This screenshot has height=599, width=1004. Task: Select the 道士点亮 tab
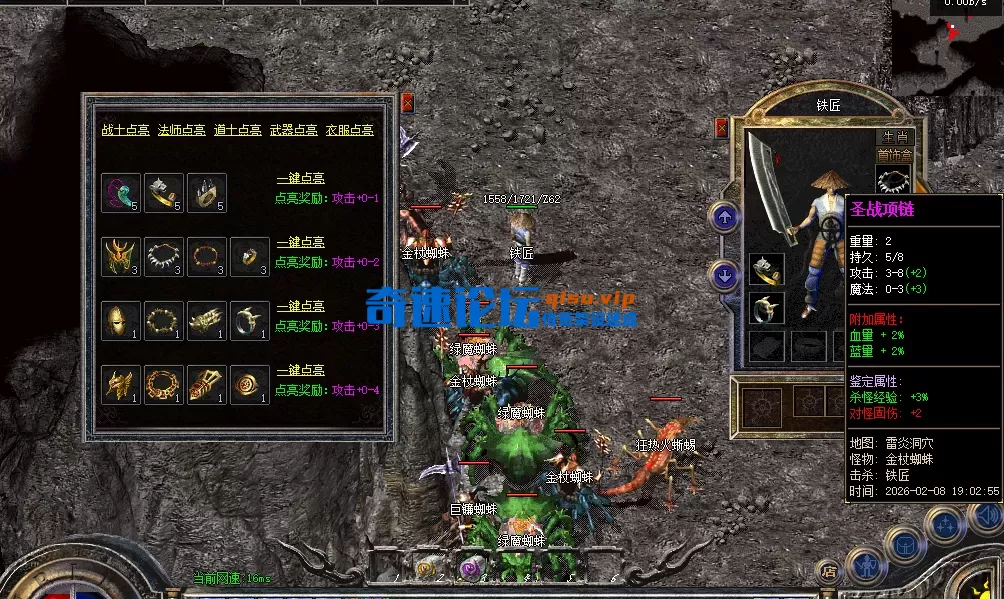coord(237,130)
